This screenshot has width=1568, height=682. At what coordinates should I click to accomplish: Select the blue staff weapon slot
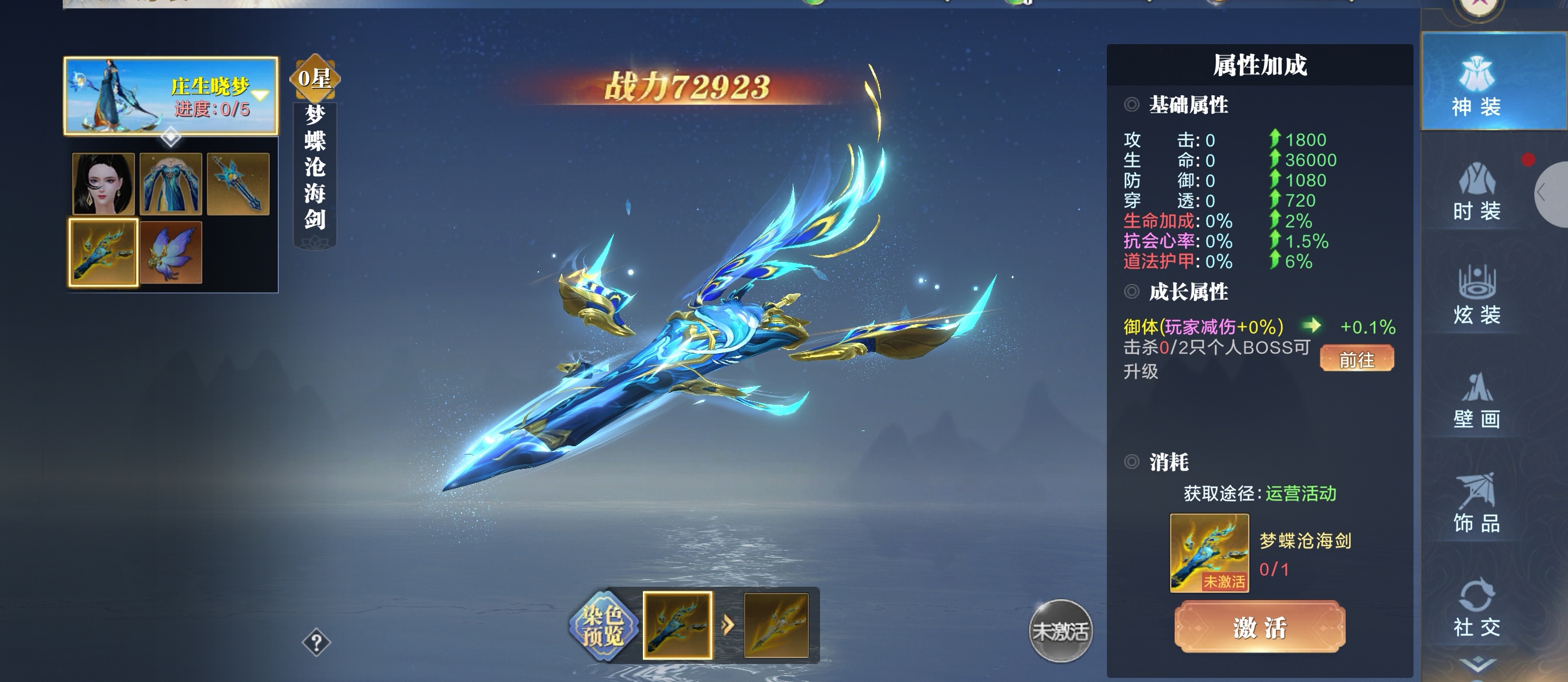click(x=238, y=184)
